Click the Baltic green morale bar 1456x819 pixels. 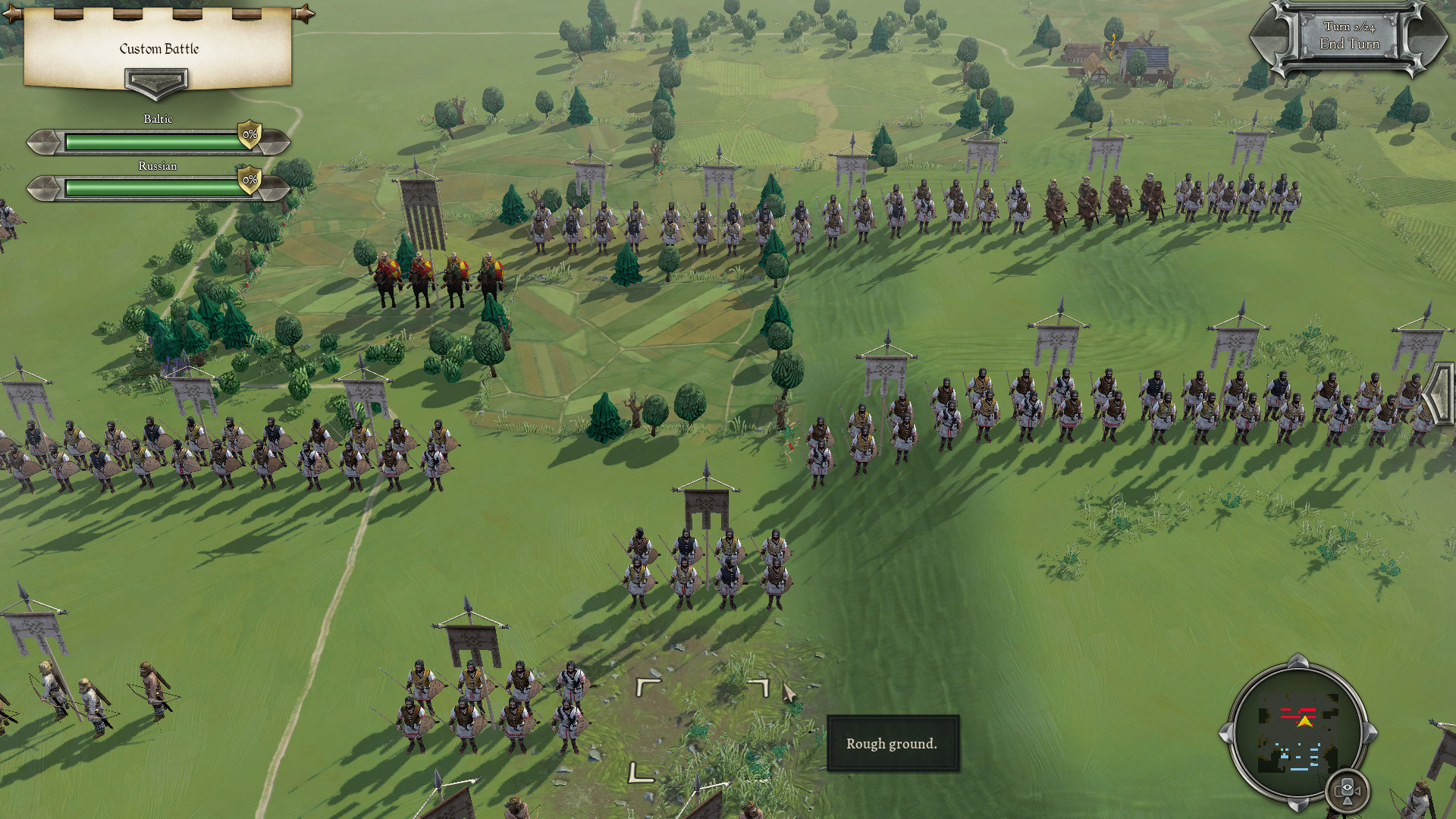coord(152,139)
